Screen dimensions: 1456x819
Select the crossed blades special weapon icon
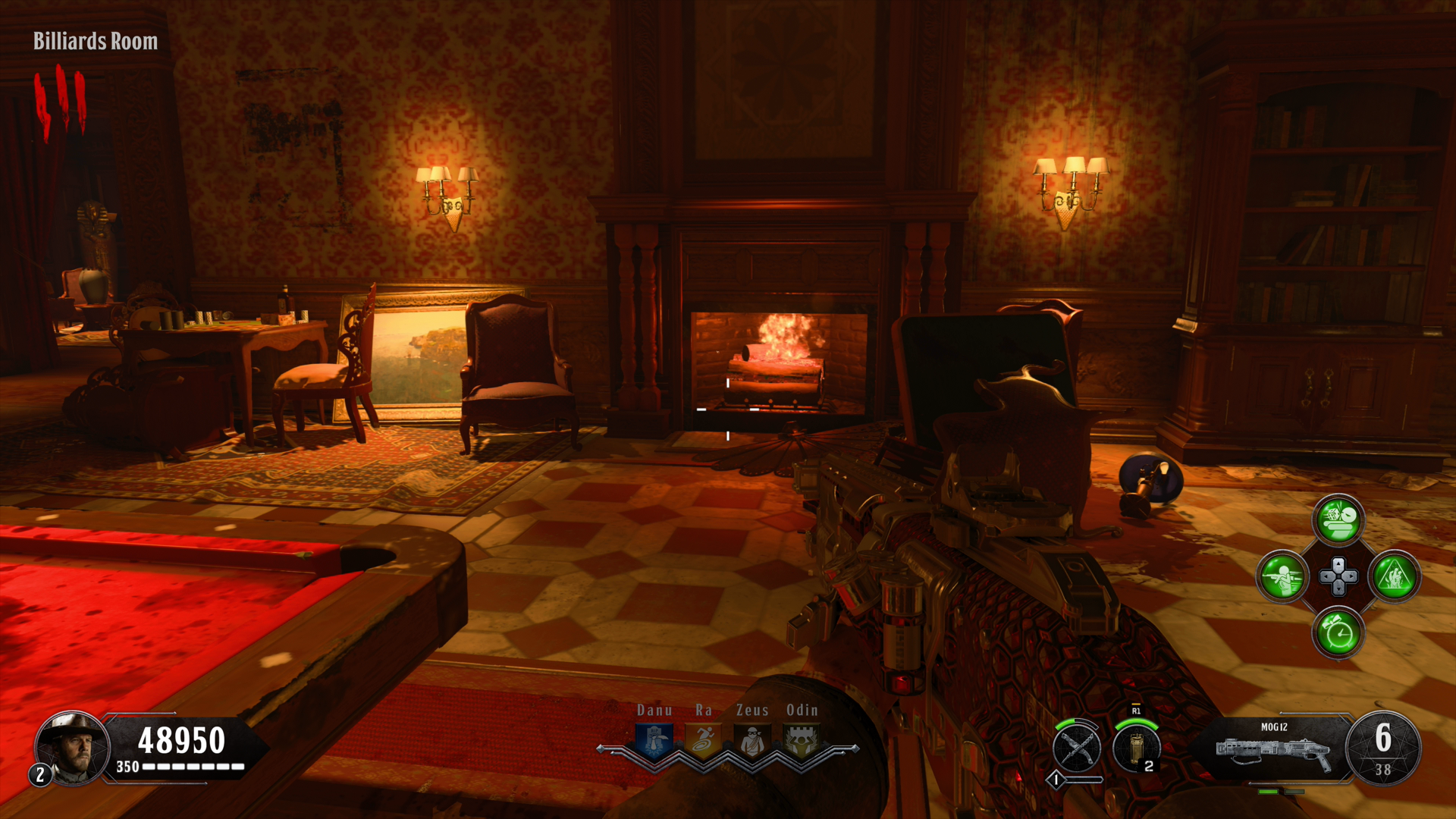(x=1077, y=748)
